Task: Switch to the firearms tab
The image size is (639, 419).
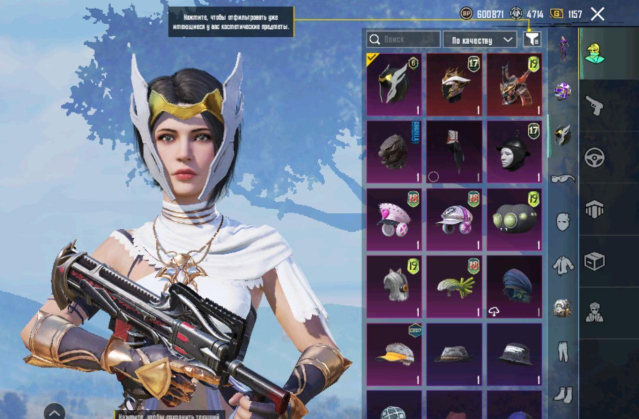Action: (x=597, y=104)
